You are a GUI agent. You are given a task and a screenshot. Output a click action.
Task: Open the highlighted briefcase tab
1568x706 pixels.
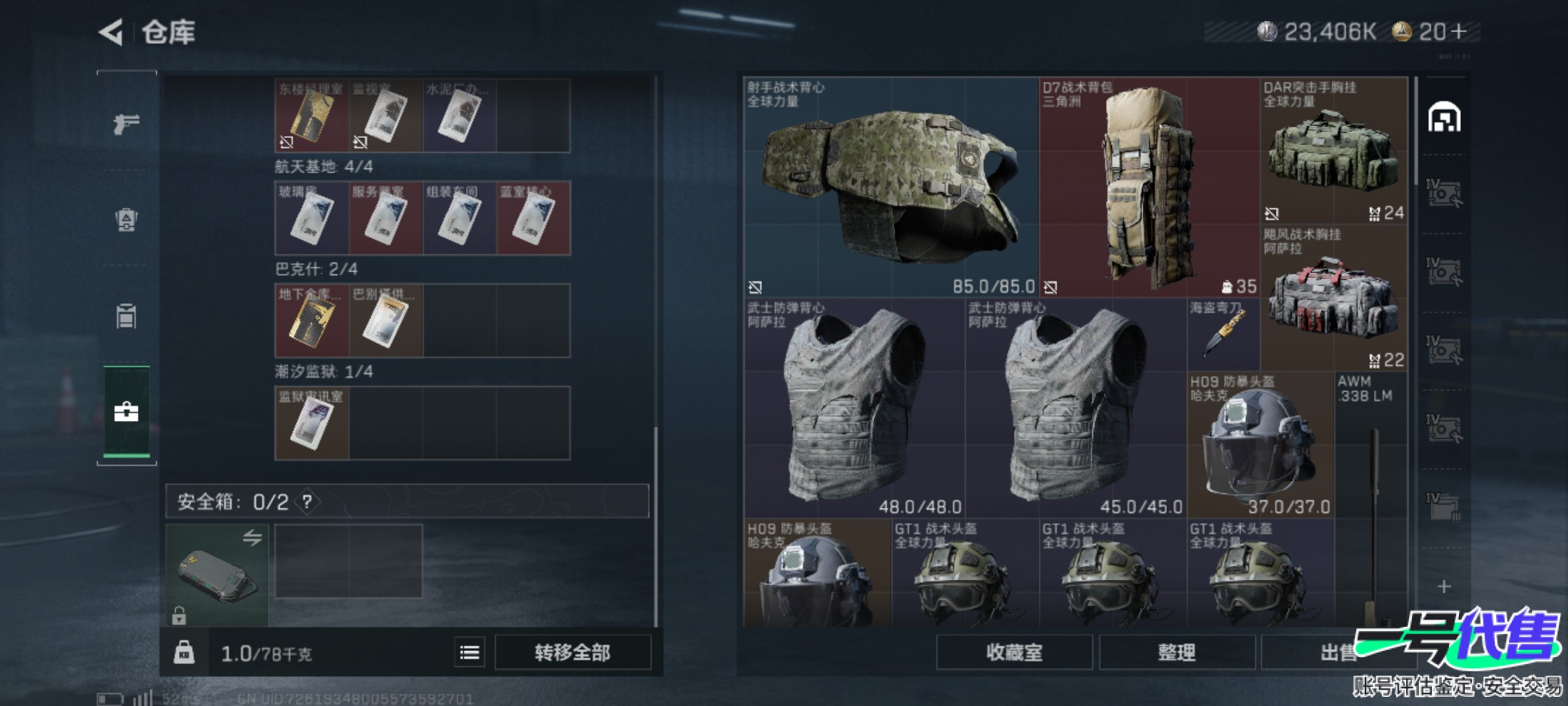click(x=126, y=412)
